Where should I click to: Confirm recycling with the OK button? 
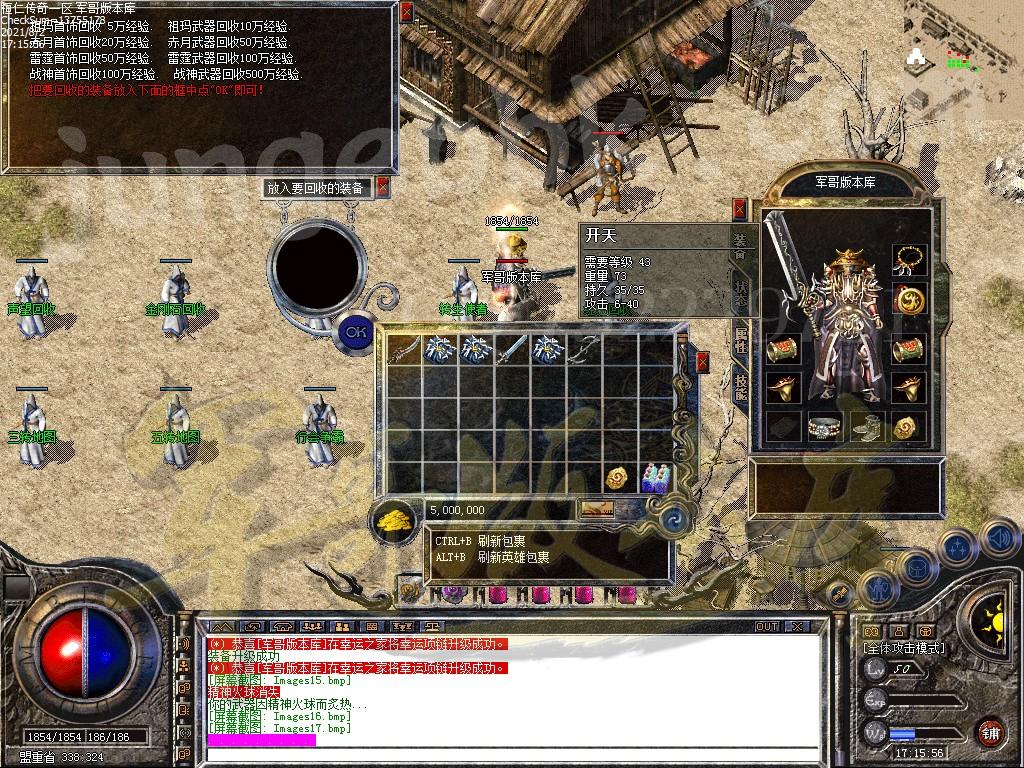point(356,331)
